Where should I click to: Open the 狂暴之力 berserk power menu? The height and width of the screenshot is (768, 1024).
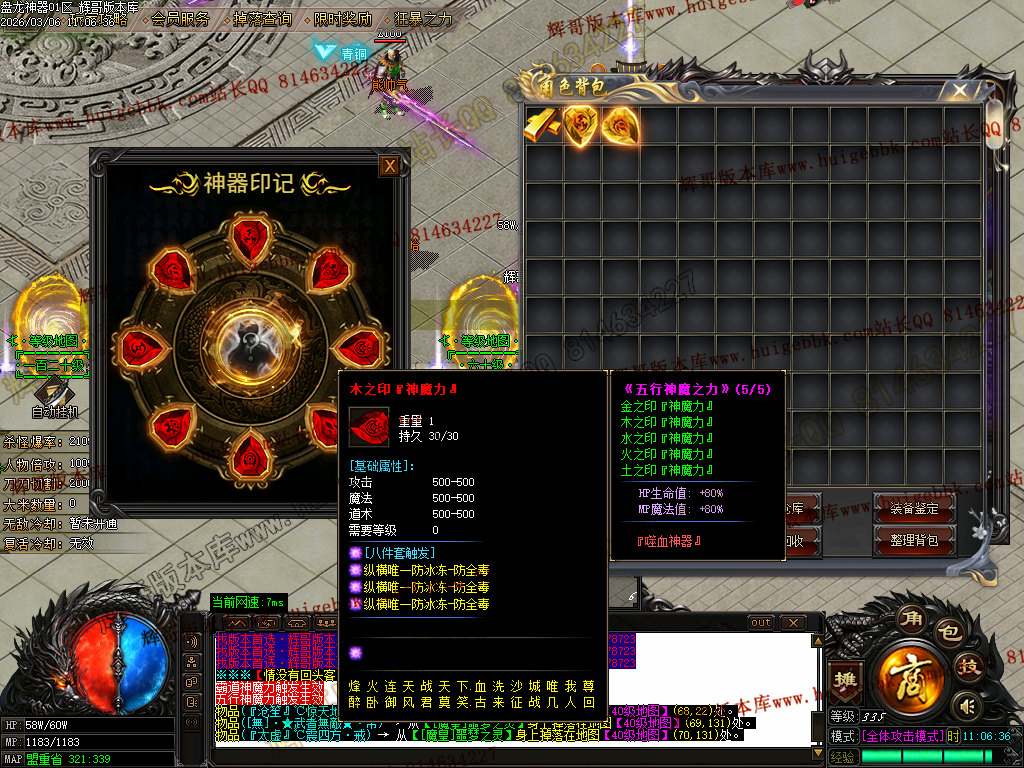425,19
